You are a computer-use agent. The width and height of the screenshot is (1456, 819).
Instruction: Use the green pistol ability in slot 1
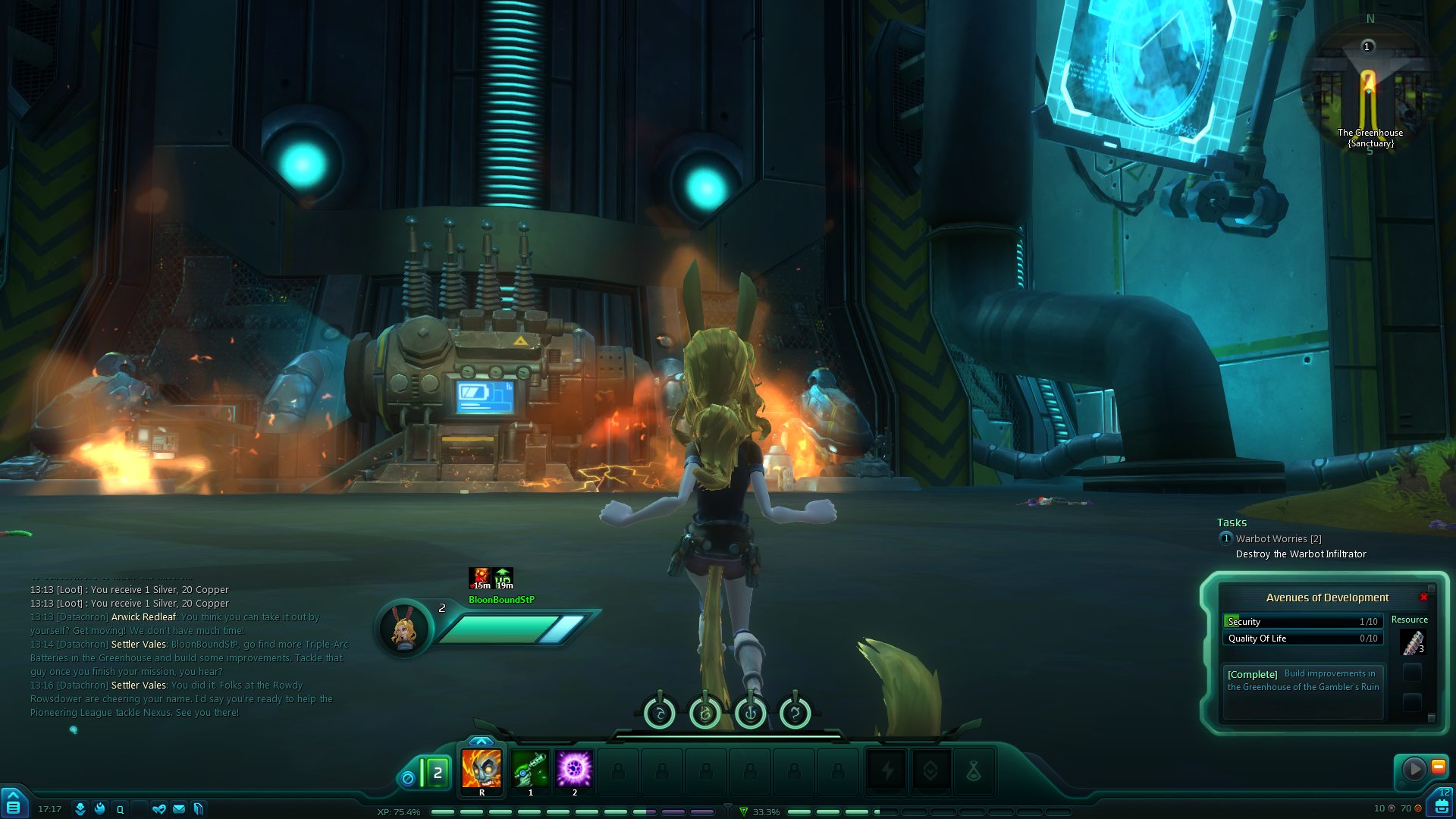pos(530,769)
